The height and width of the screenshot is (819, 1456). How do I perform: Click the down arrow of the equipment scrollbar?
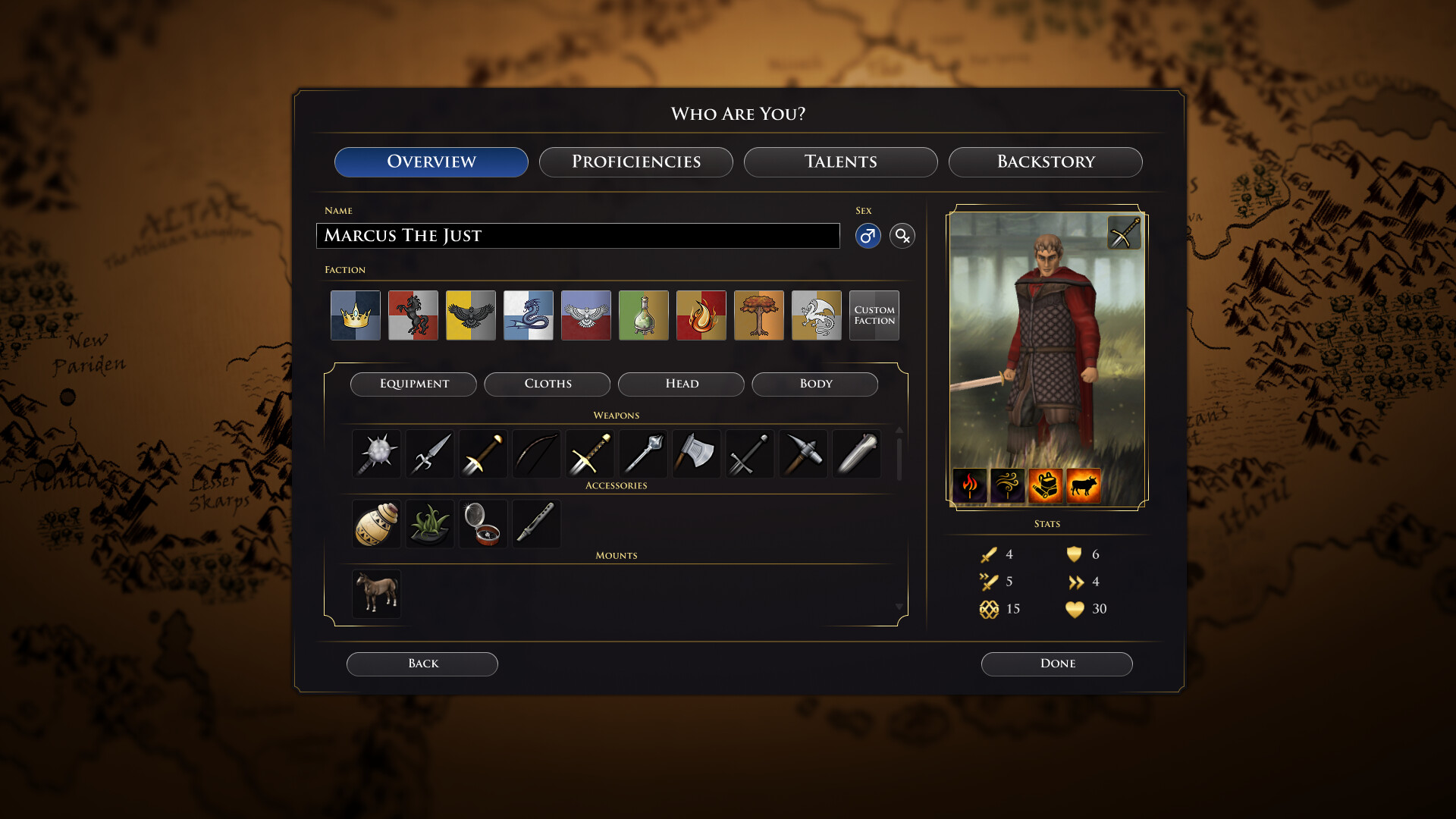click(899, 607)
